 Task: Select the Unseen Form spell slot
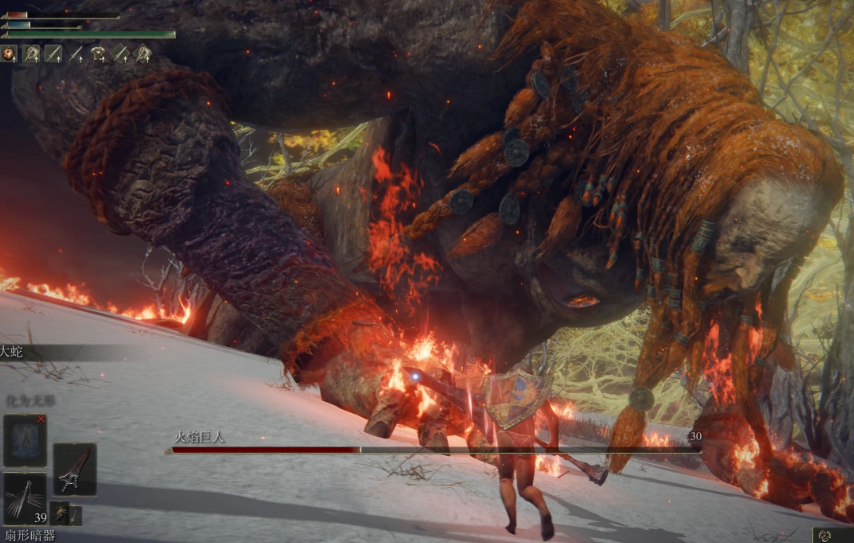[24, 440]
